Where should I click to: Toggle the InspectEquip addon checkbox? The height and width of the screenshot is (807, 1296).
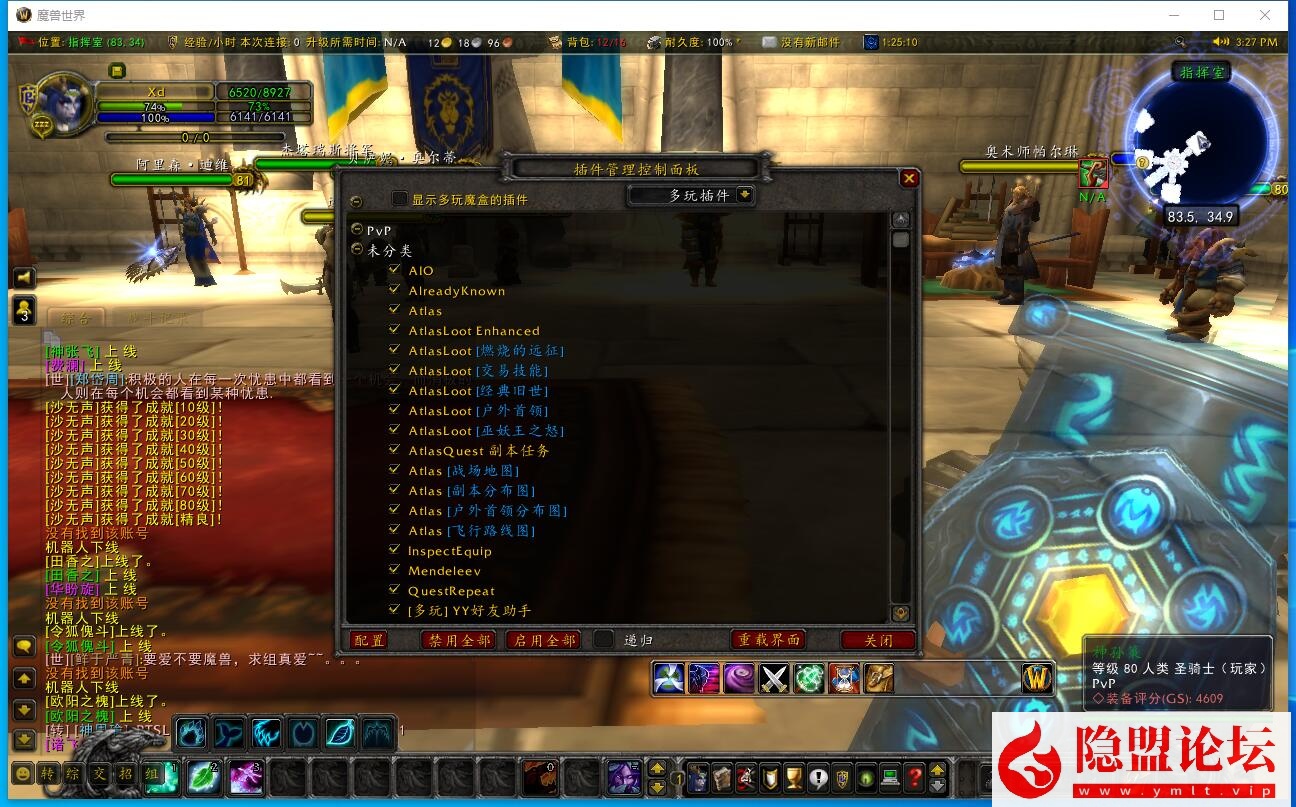[394, 550]
